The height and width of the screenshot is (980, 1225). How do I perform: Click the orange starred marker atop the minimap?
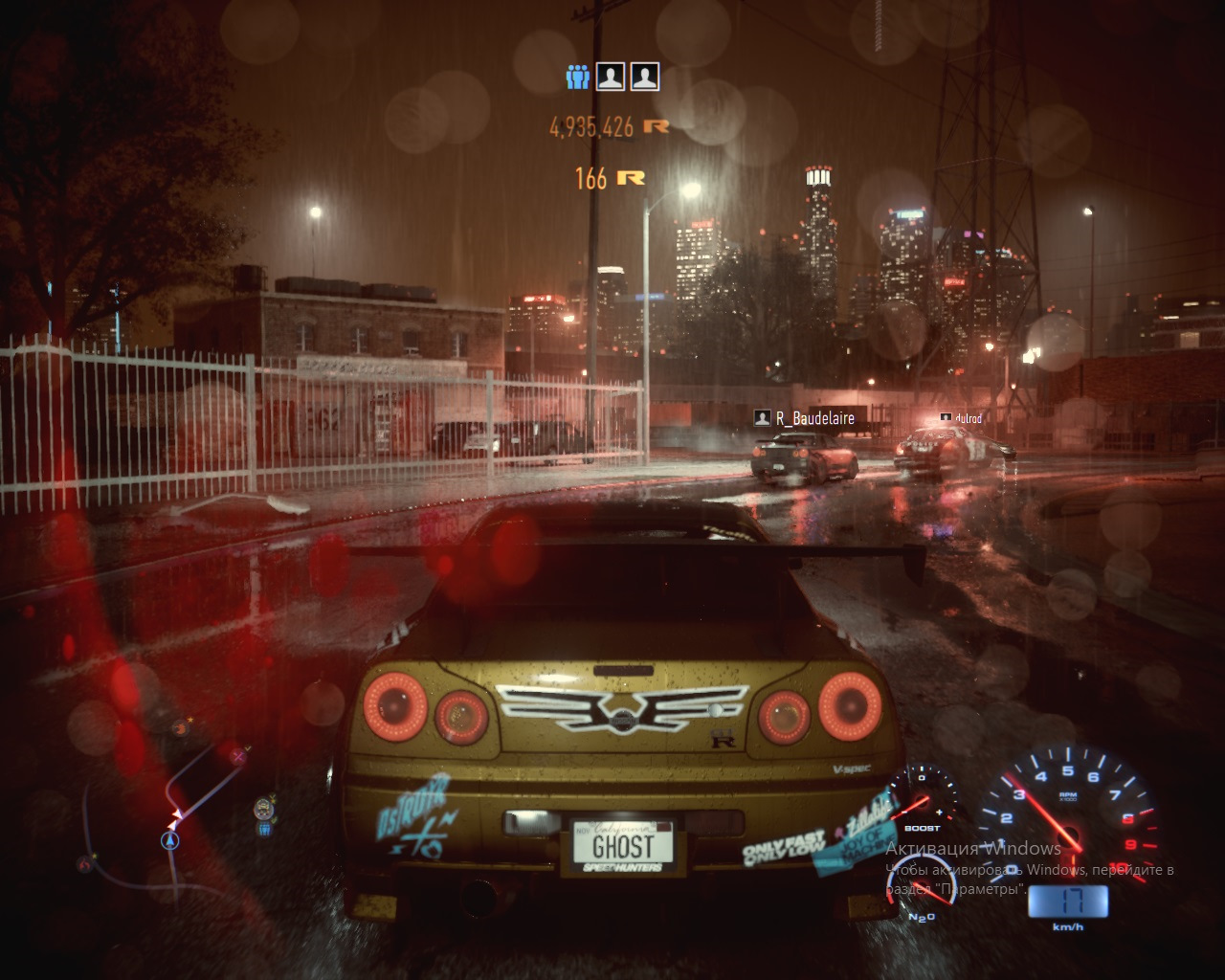click(179, 728)
